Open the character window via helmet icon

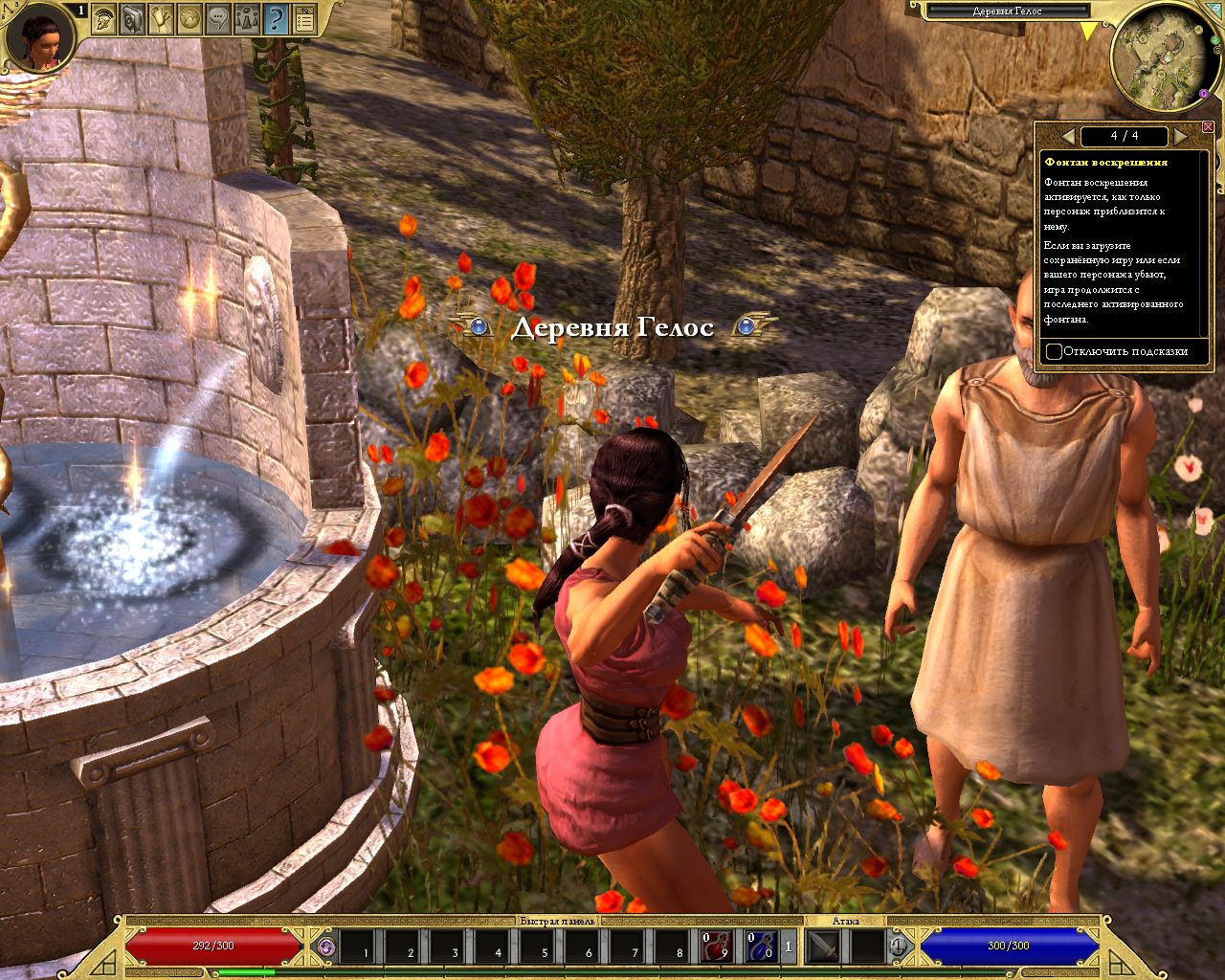pos(103,18)
